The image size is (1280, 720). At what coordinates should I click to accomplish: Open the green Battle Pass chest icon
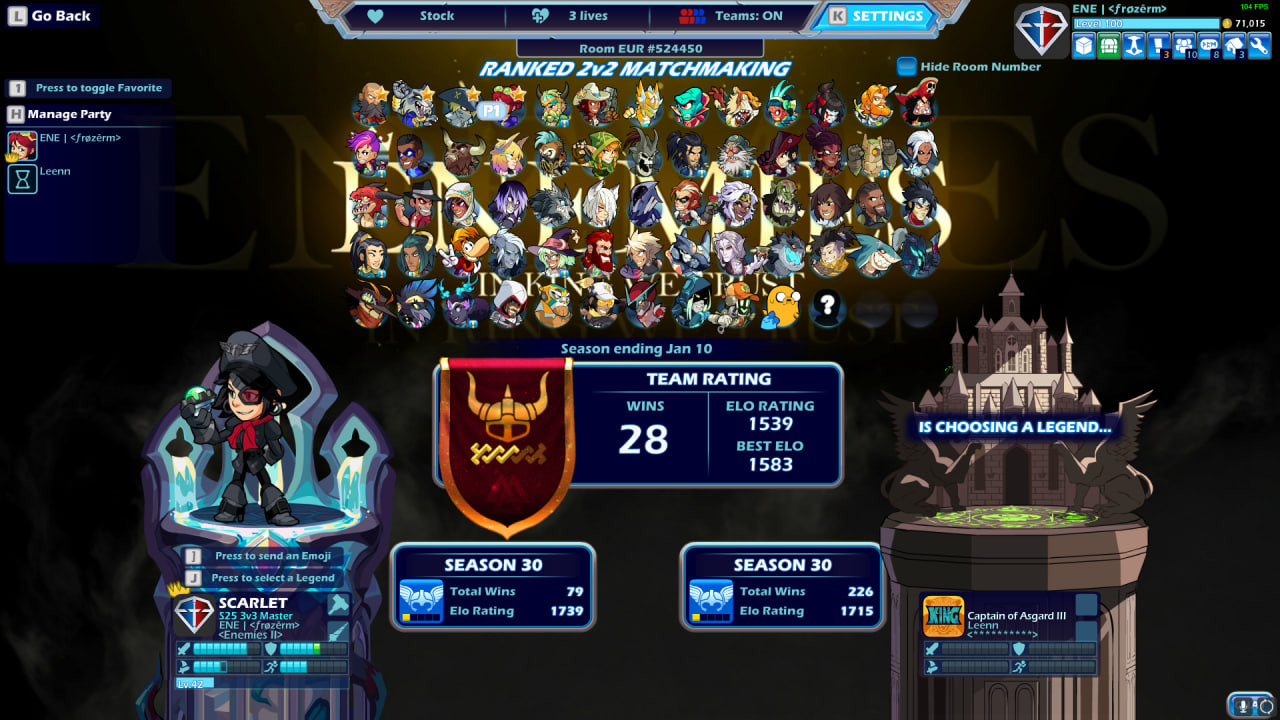point(1108,46)
